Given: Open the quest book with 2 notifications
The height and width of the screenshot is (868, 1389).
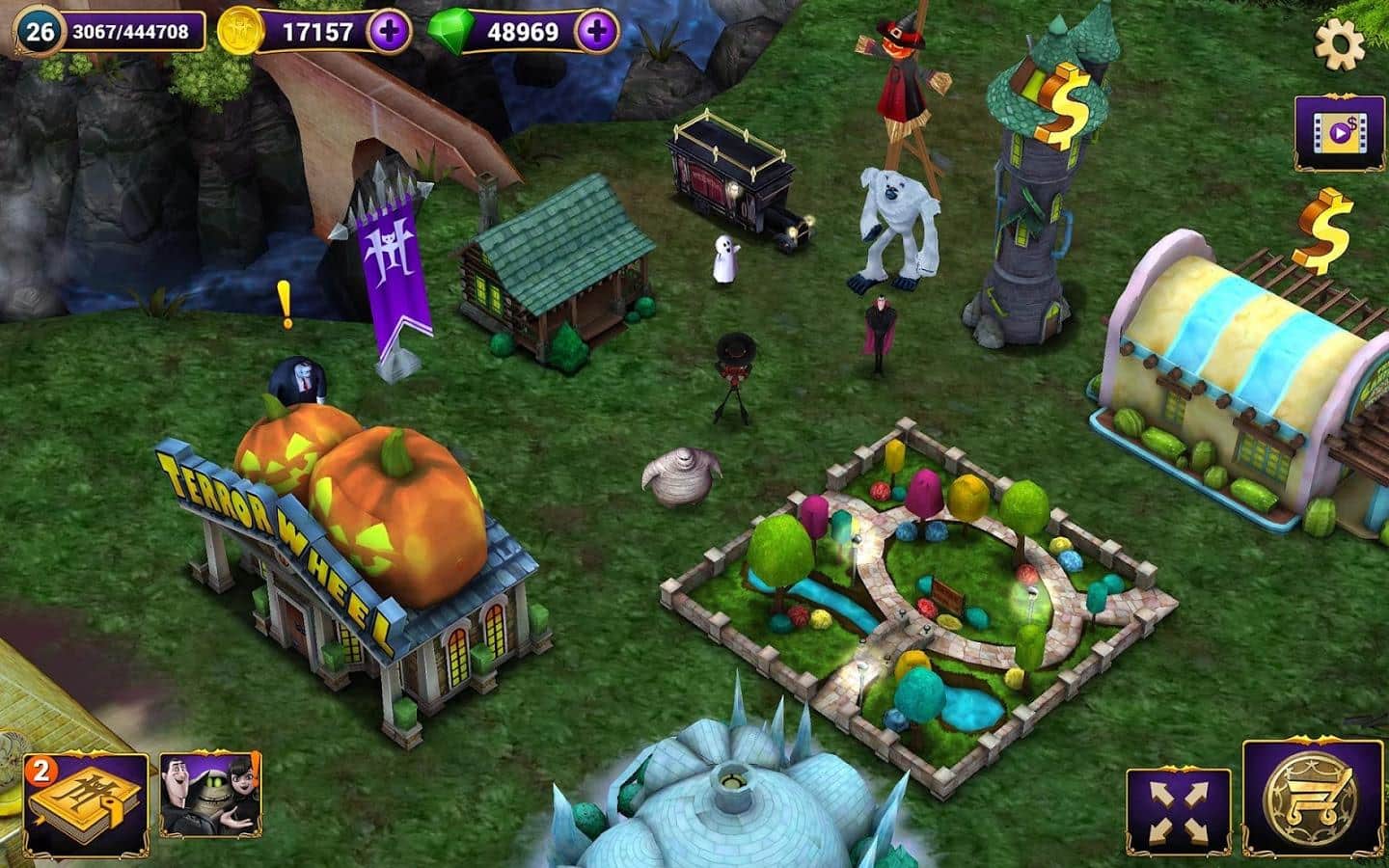Looking at the screenshot, I should tap(87, 806).
